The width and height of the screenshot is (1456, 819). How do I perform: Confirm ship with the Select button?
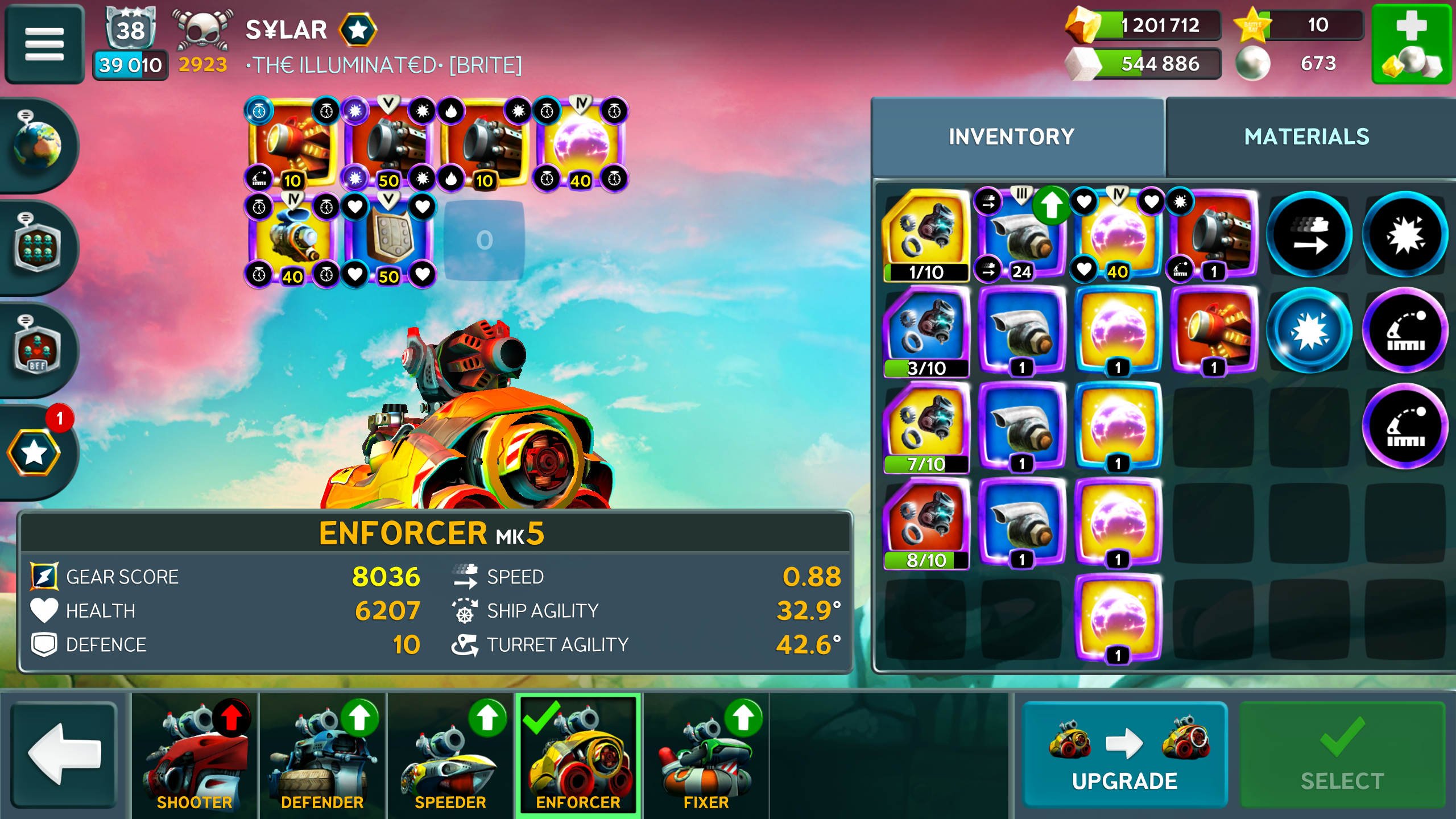tap(1342, 754)
